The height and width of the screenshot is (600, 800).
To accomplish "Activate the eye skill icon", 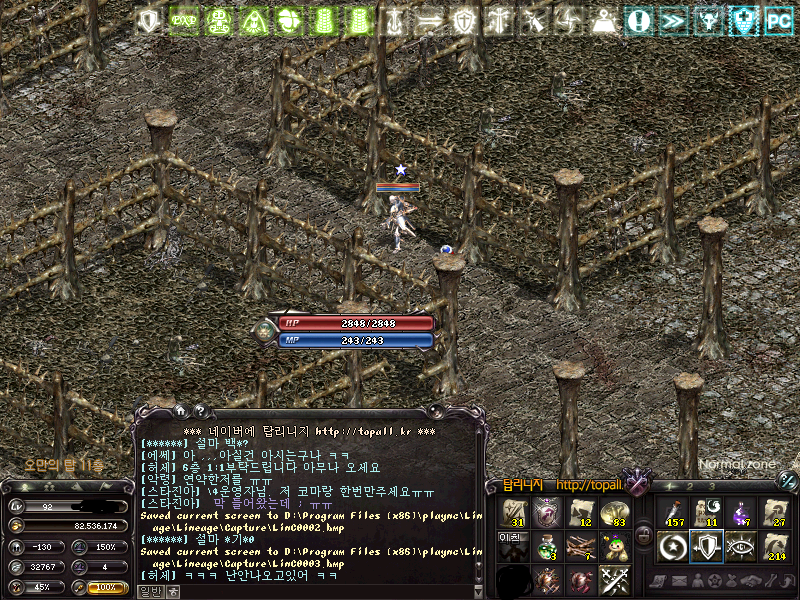I will [740, 546].
